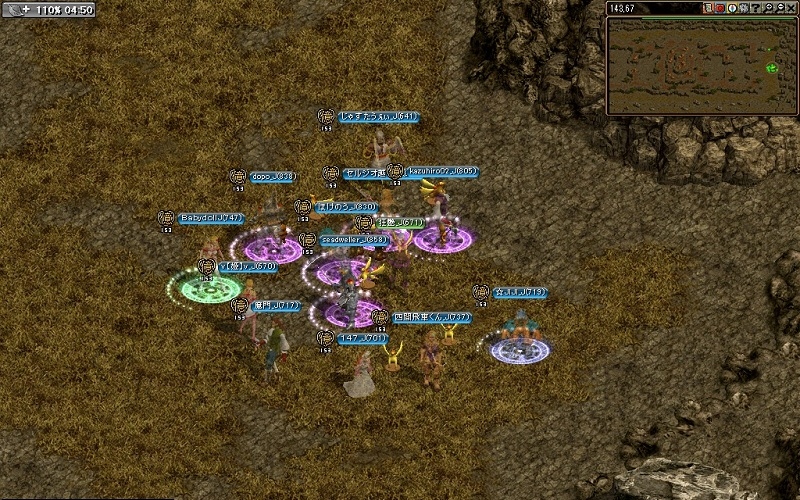Screen dimensions: 800x500
Task: Select the player nameplate ending J(717)
Action: (275, 305)
